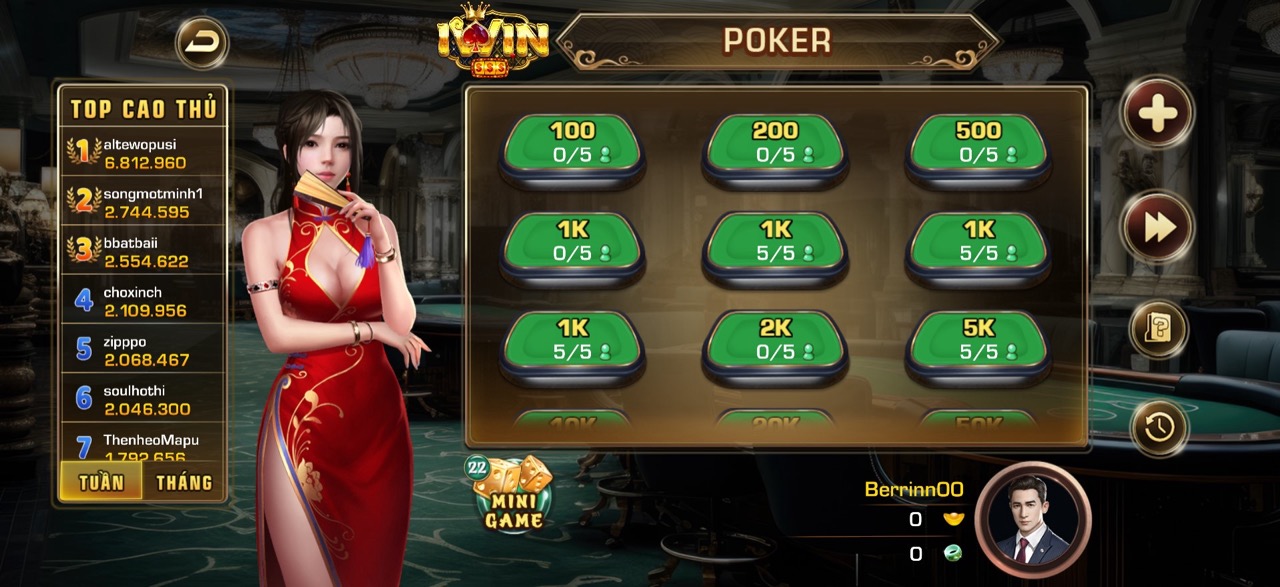The width and height of the screenshot is (1280, 587).
Task: Switch to the Tháng leaderboard tab
Action: (184, 483)
